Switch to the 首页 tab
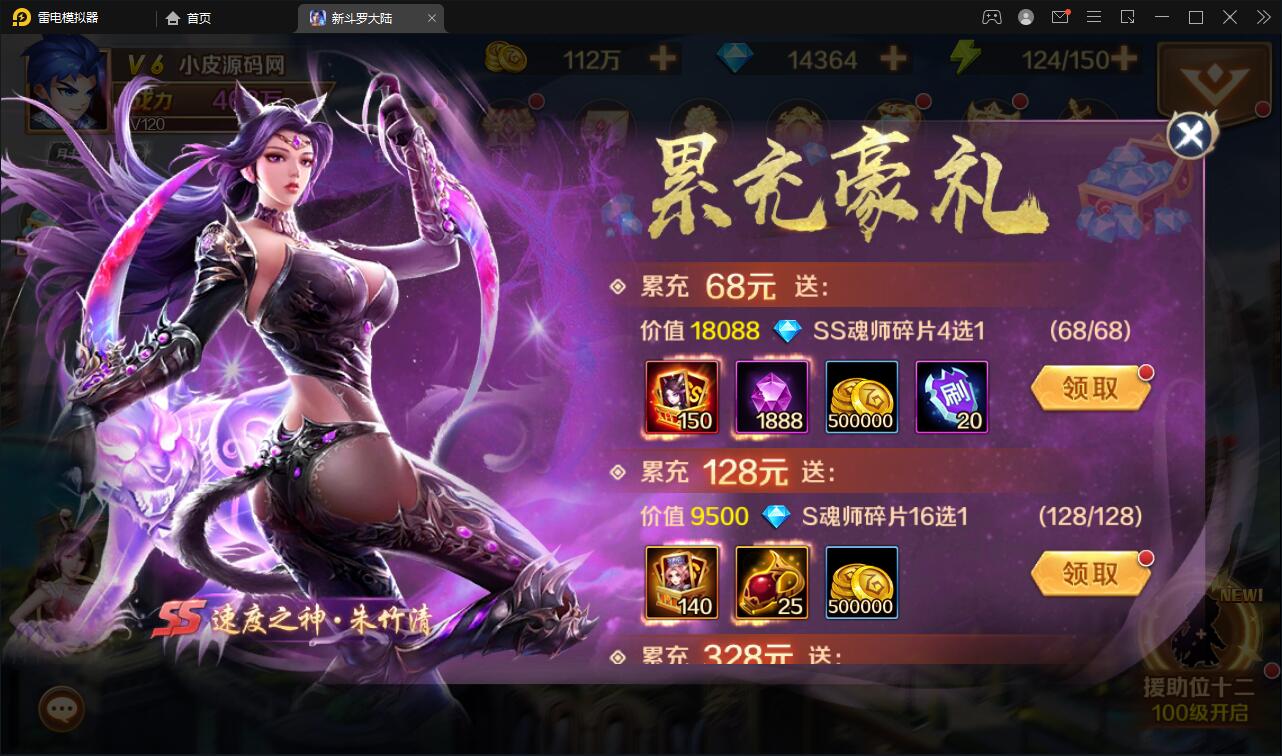 (187, 17)
